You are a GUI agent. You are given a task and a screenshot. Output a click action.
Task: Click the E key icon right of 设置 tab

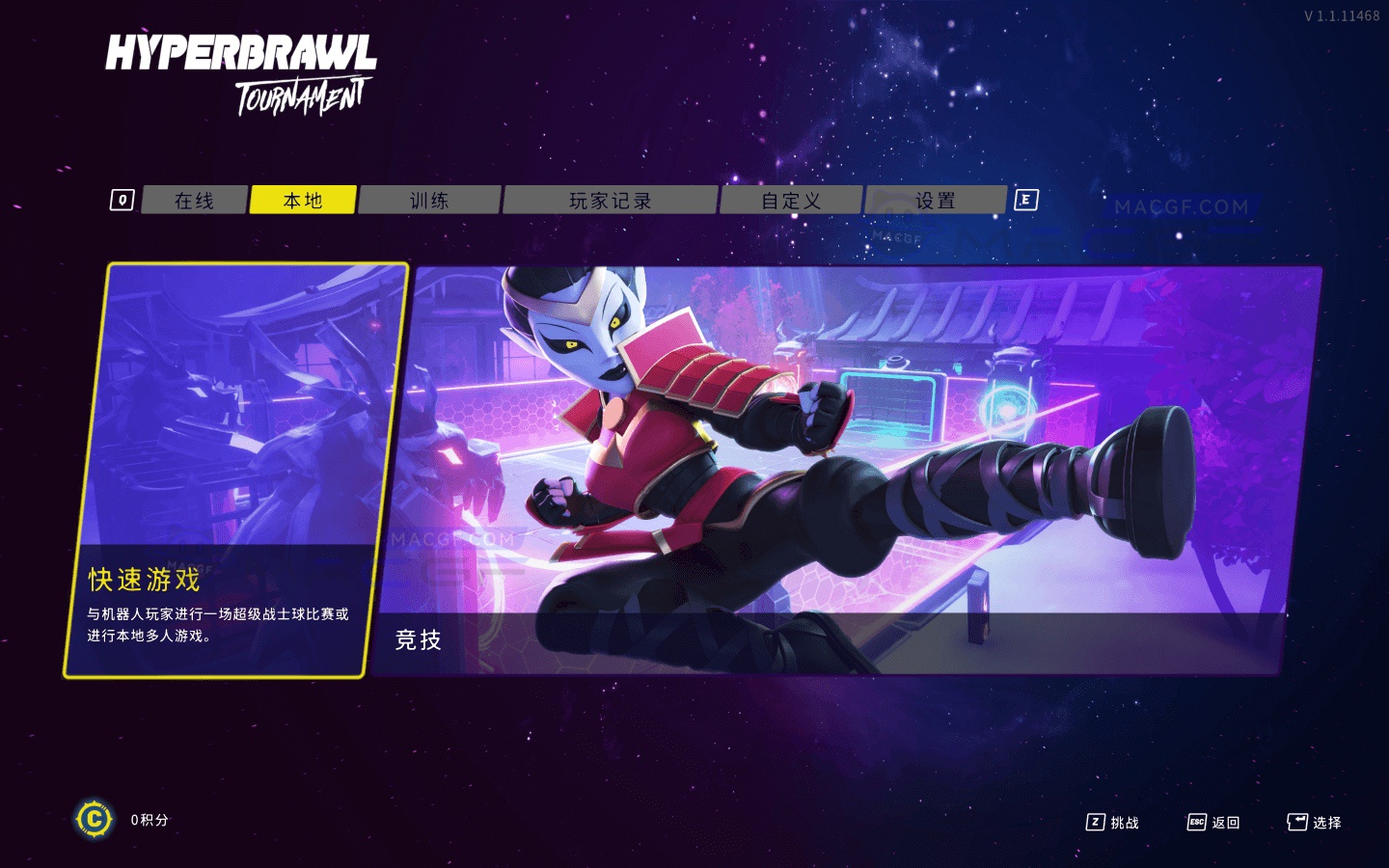pos(1025,200)
